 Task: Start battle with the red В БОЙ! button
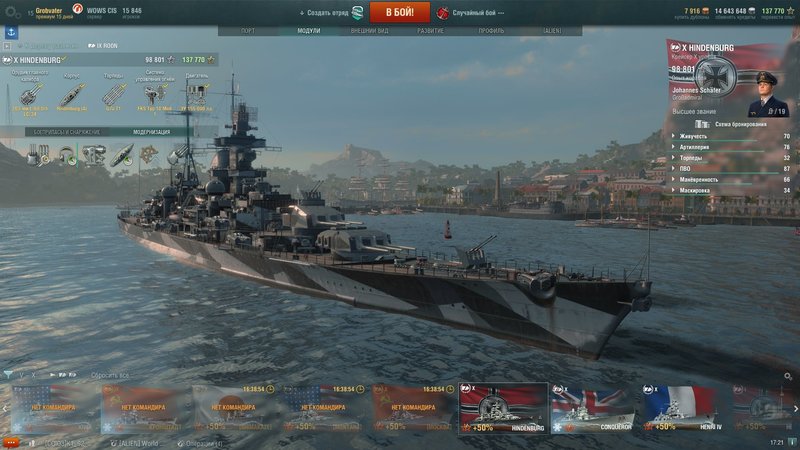[400, 12]
